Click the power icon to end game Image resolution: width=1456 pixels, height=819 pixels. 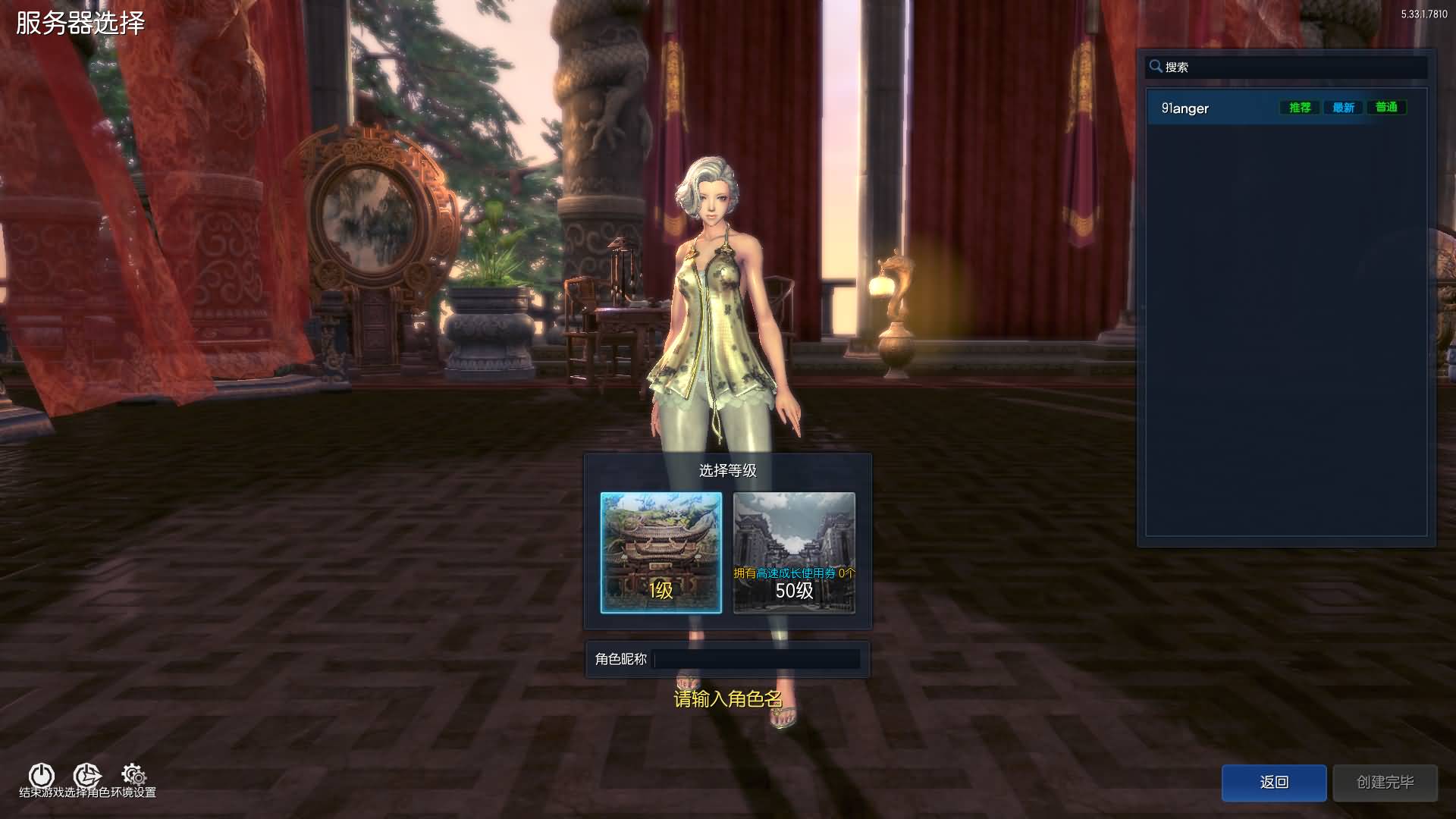coord(41,775)
